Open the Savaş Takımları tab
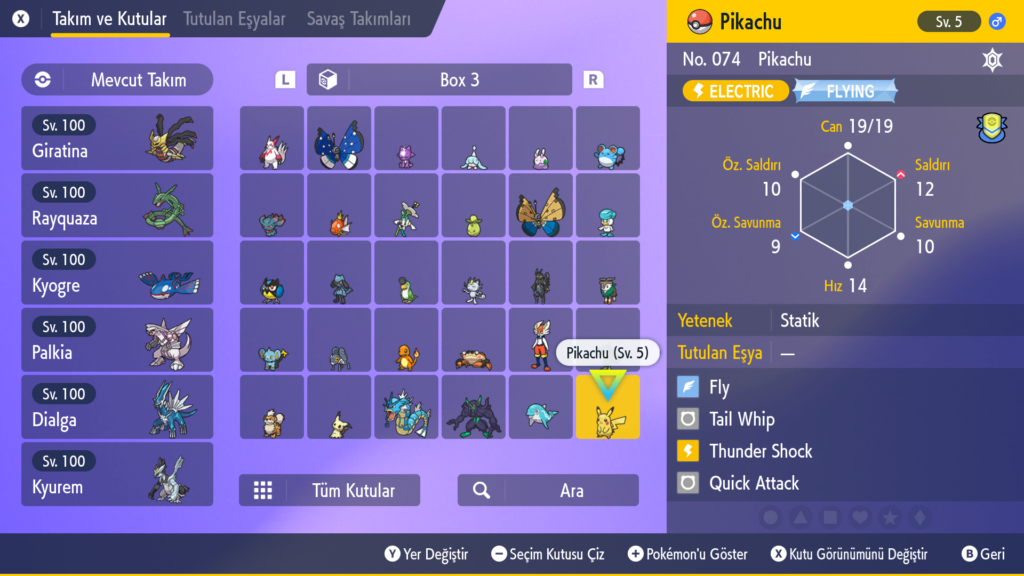This screenshot has height=576, width=1024. click(x=359, y=19)
